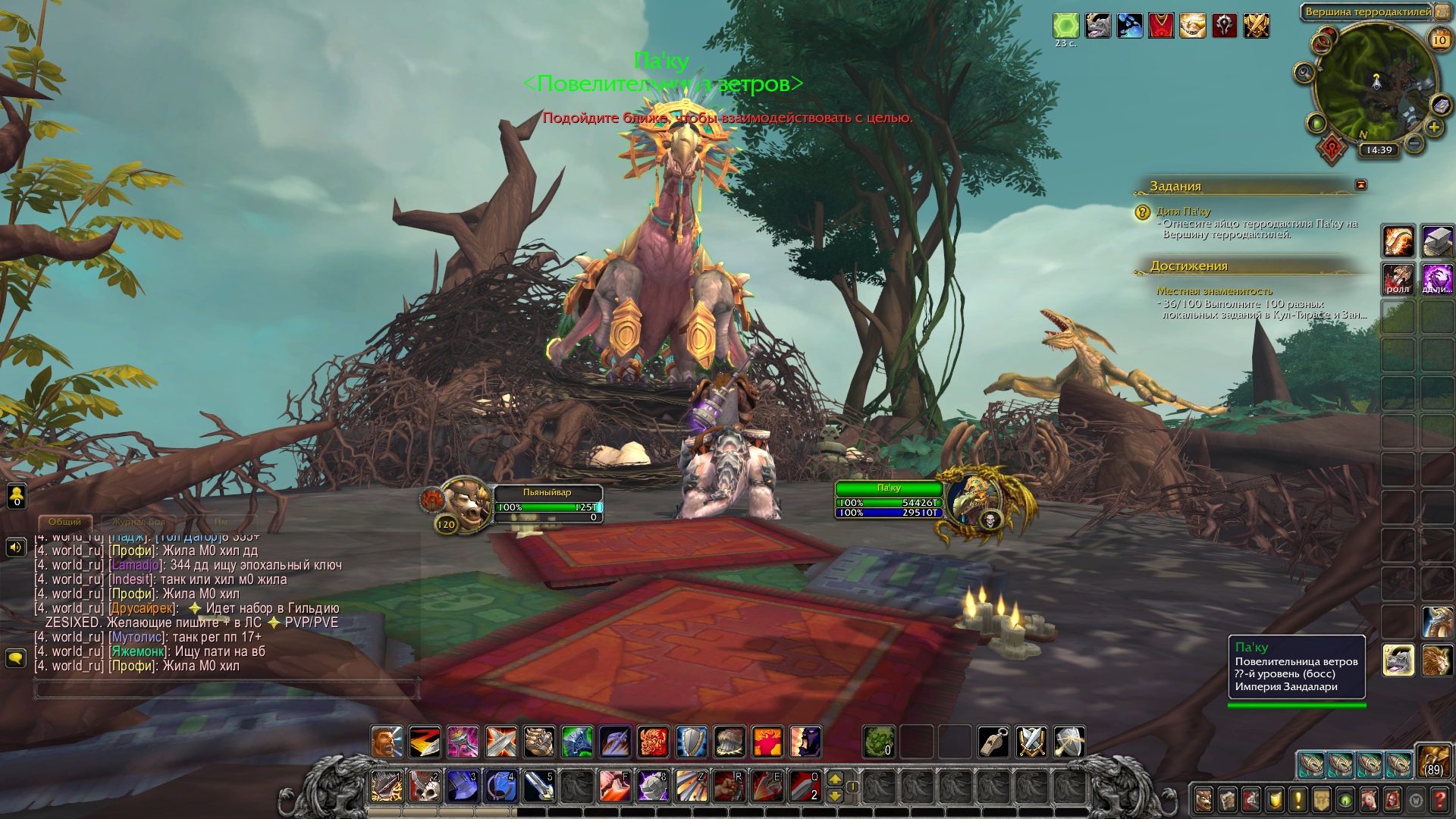Image resolution: width=1456 pixels, height=819 pixels.
Task: Open the quest log exclamation mark button
Action: click(1298, 800)
